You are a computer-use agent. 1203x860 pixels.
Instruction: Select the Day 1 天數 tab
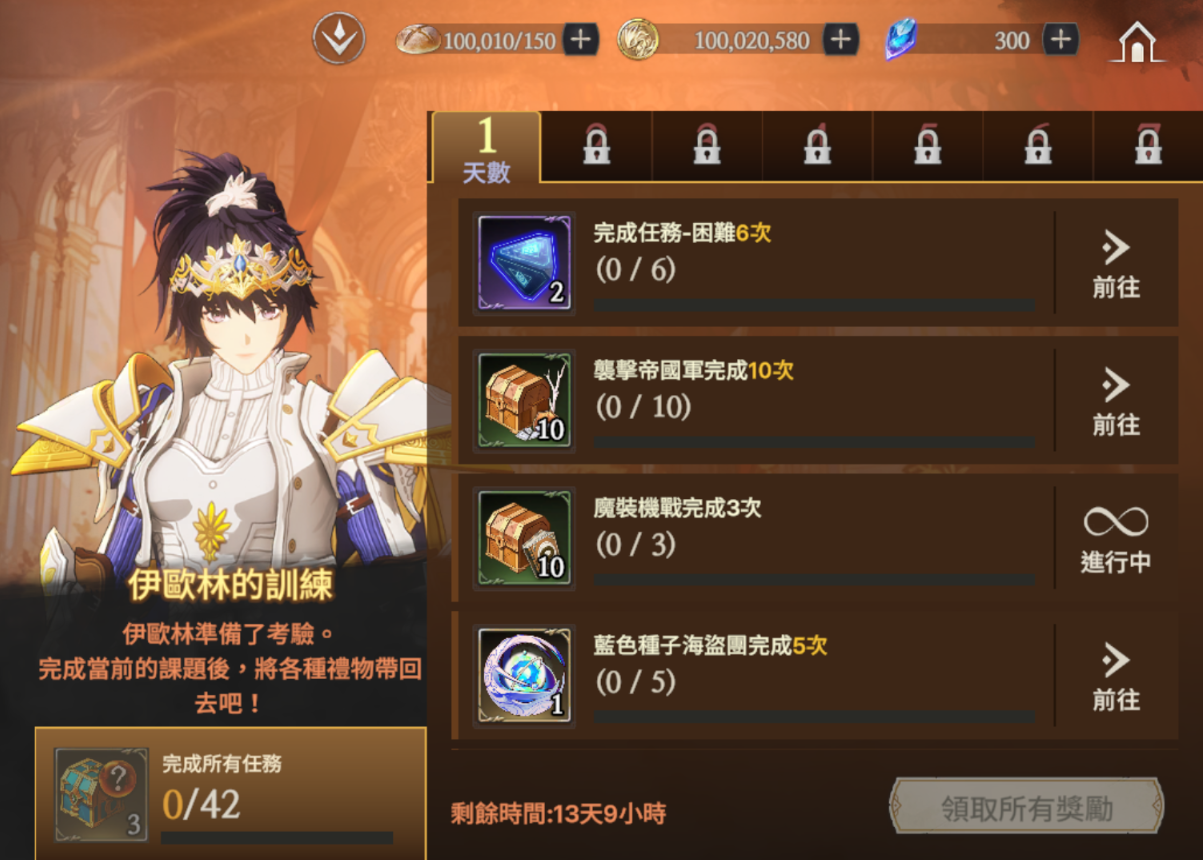(x=487, y=148)
